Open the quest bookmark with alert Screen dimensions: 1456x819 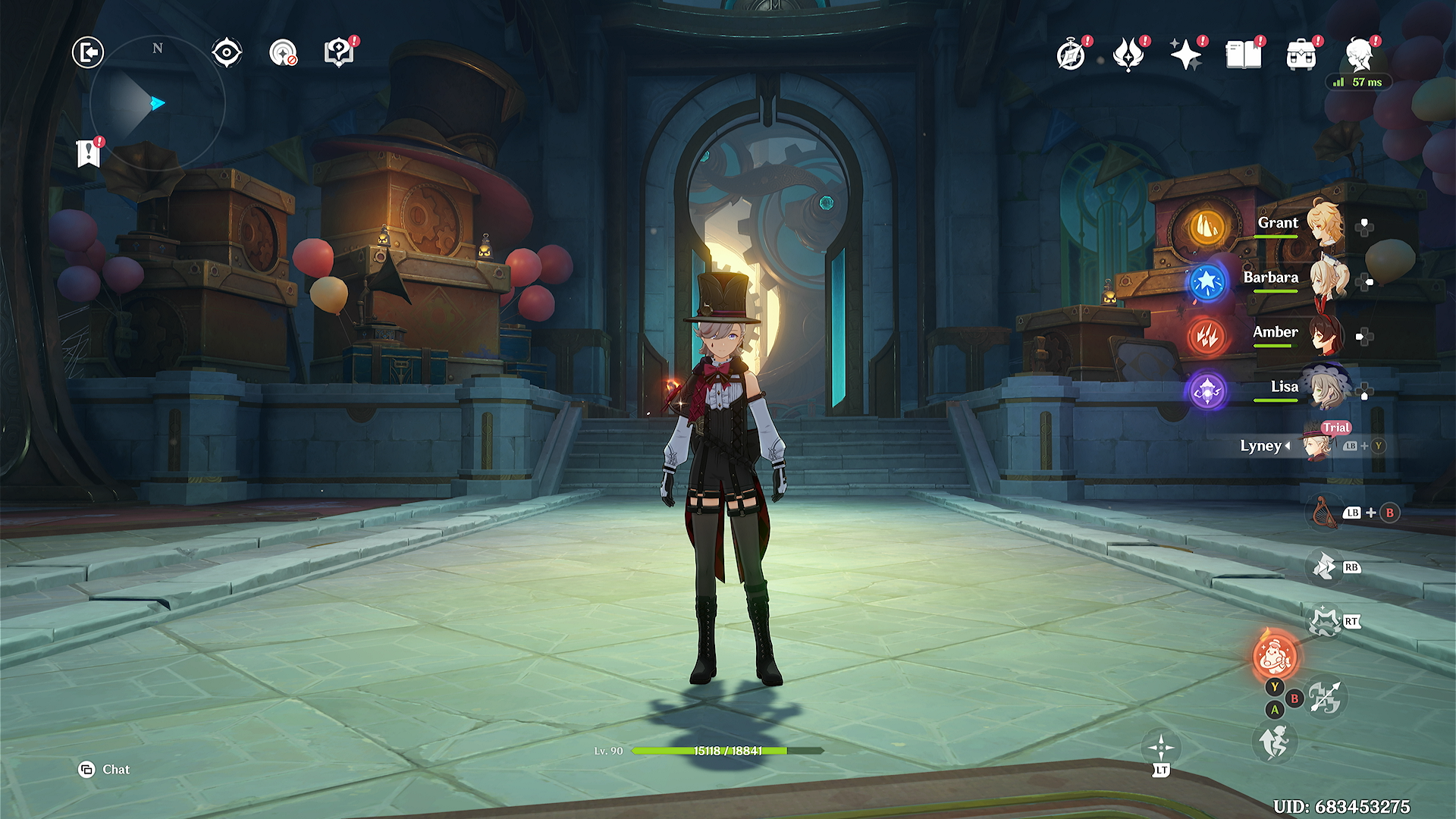pyautogui.click(x=89, y=153)
